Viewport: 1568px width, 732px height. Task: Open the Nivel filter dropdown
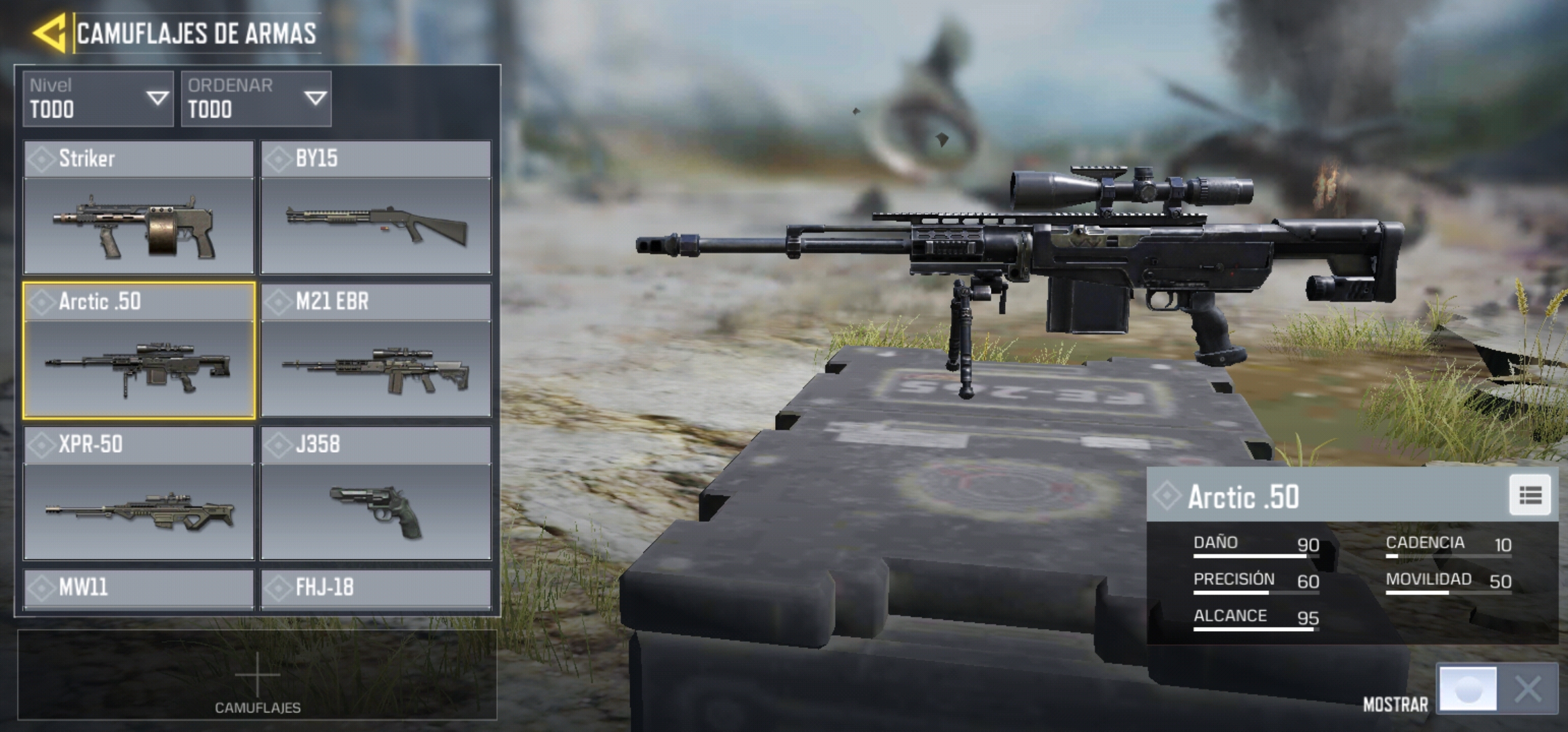tap(98, 99)
